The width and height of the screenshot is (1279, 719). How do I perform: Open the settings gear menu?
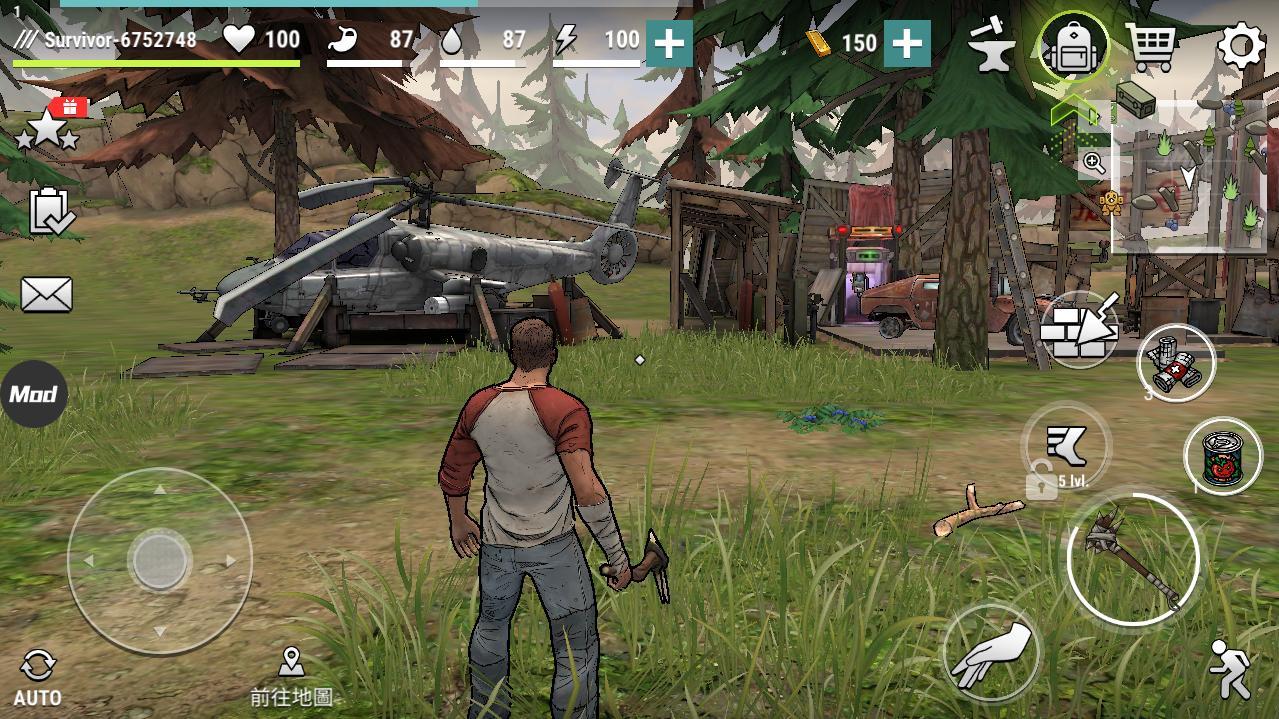pyautogui.click(x=1241, y=47)
